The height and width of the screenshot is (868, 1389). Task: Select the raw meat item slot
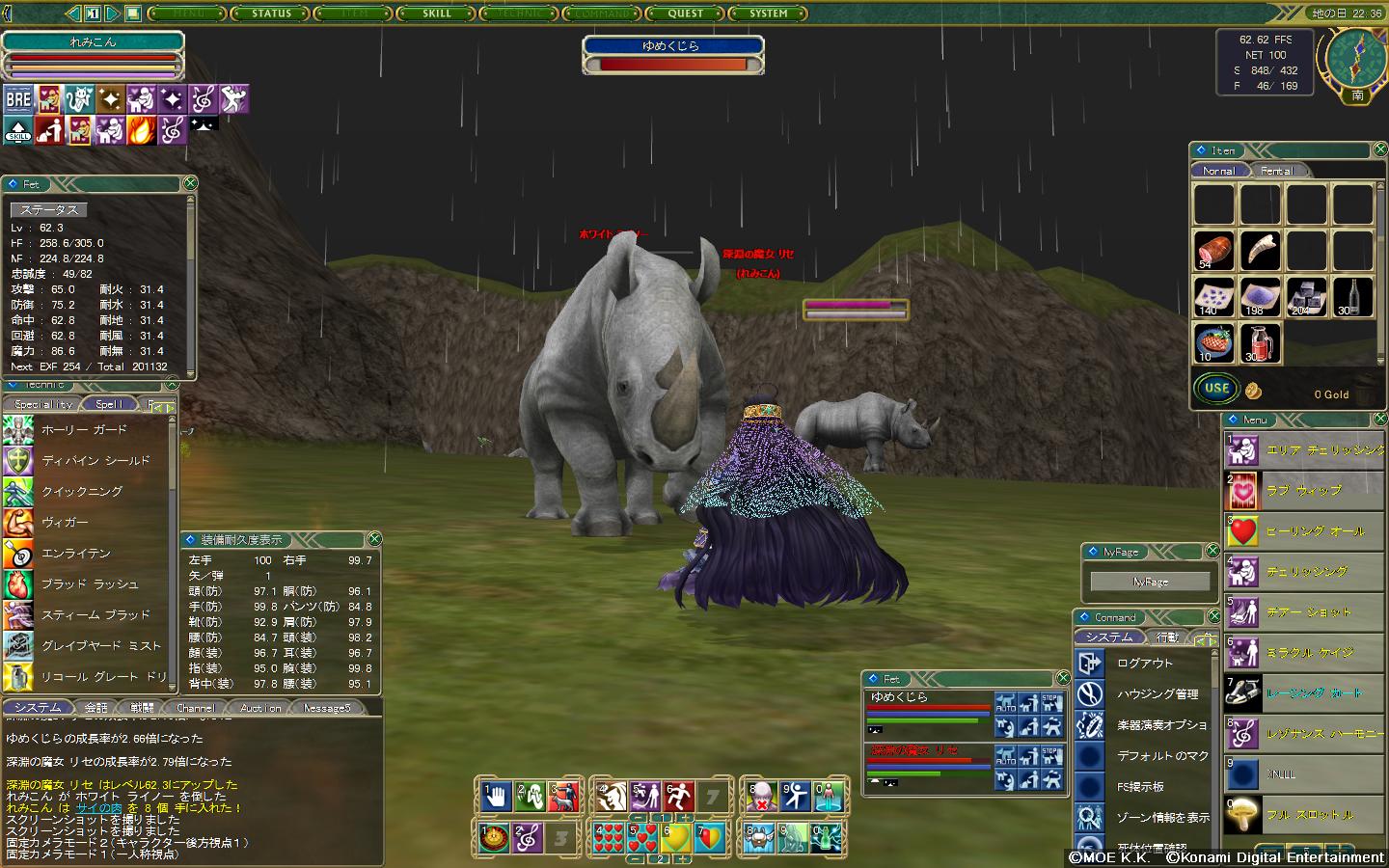click(1213, 251)
